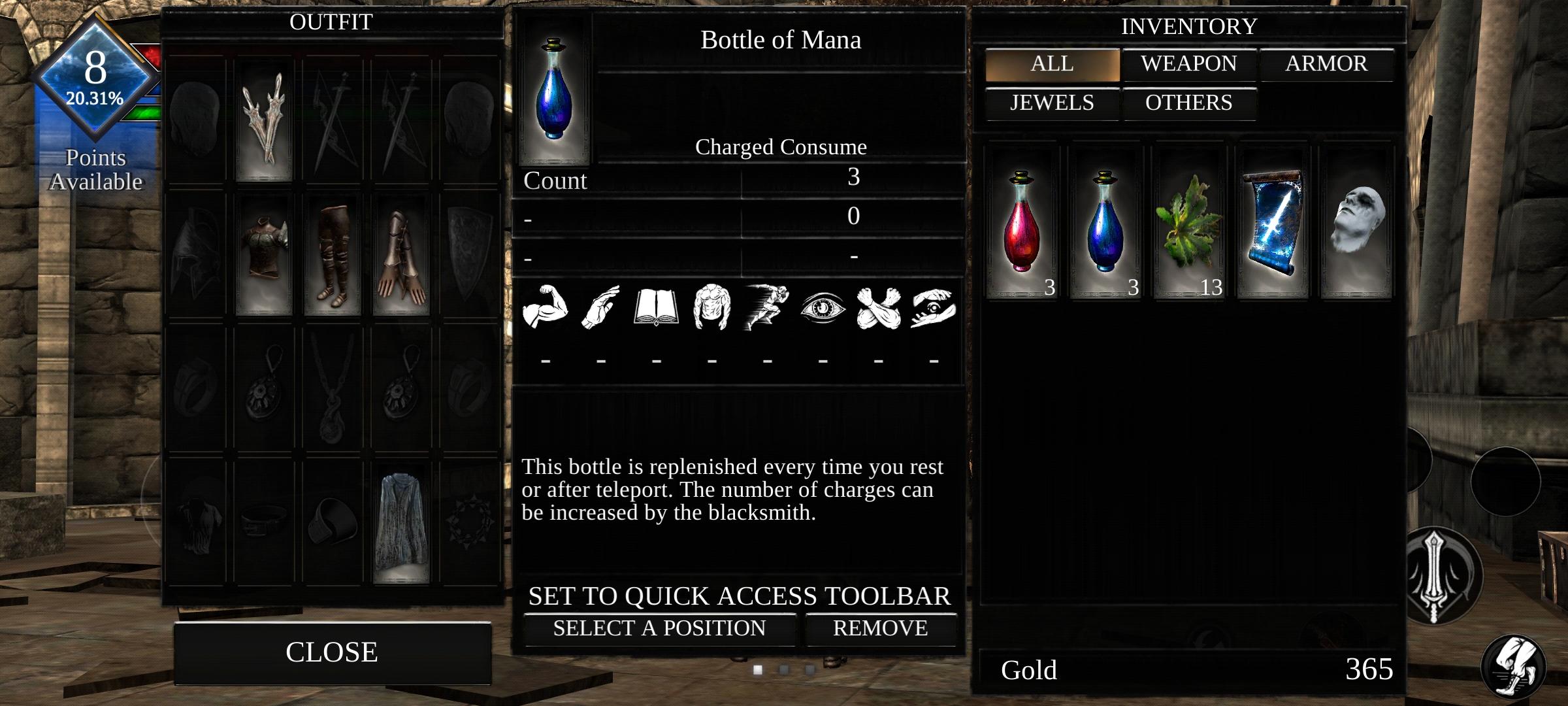Open the OTHERS inventory tab
The height and width of the screenshot is (706, 1568).
[x=1188, y=103]
